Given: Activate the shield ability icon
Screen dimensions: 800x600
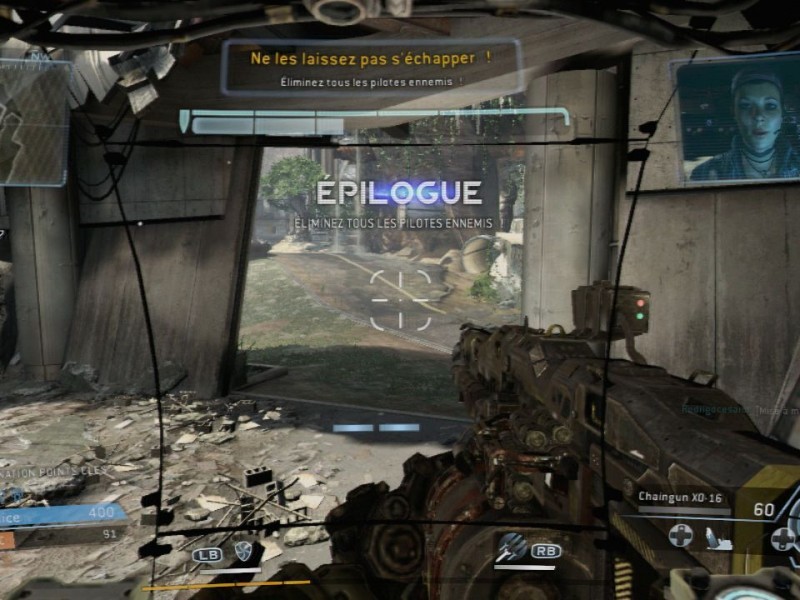Looking at the screenshot, I should 242,550.
